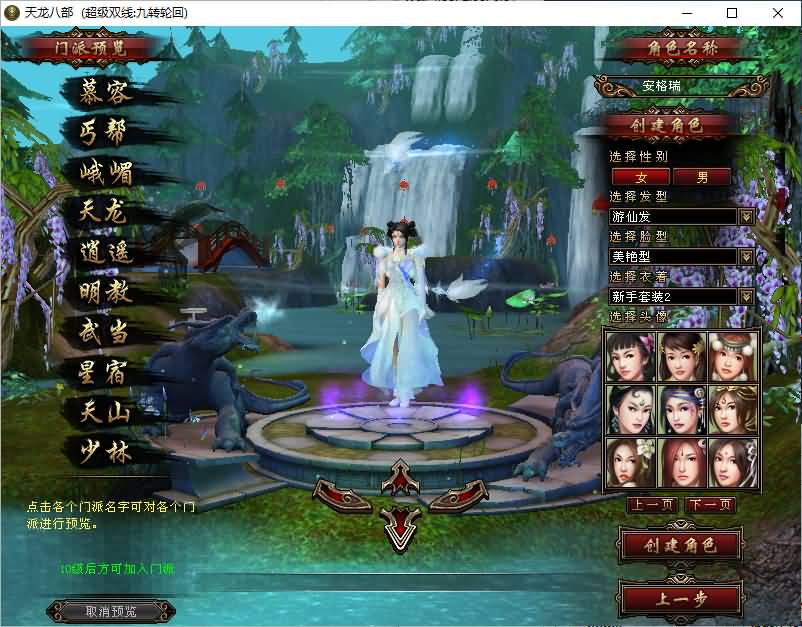Confirm with the bottom 创建角色 button
802x627 pixels.
(681, 545)
